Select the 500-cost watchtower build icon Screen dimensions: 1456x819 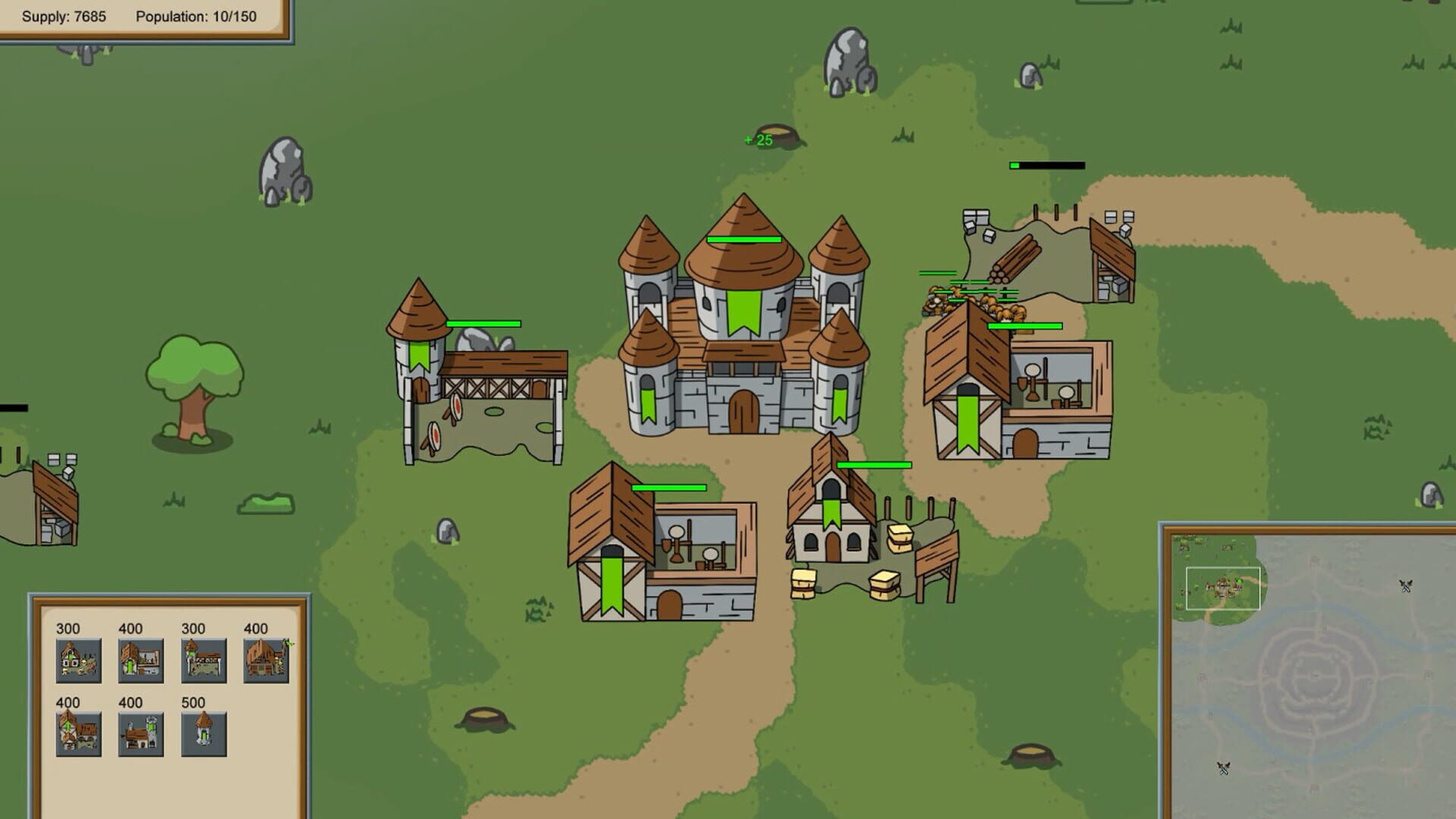pos(203,734)
